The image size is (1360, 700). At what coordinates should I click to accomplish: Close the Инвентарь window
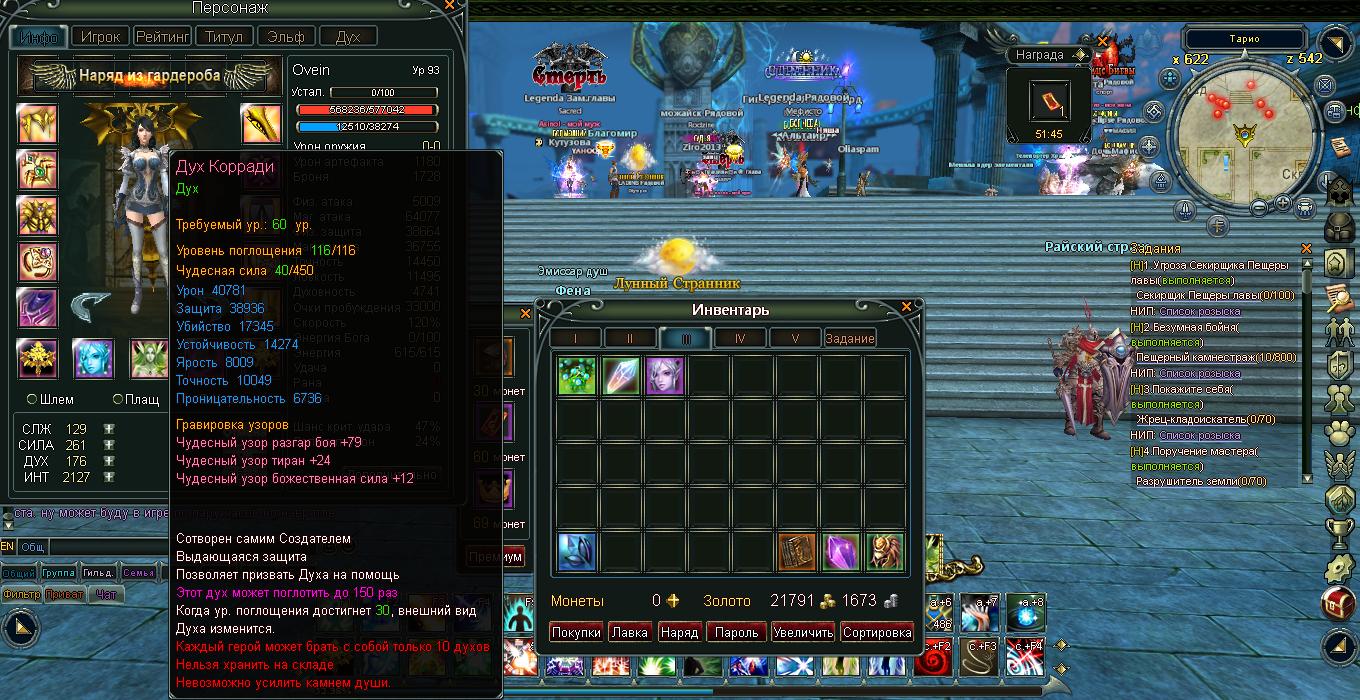[906, 307]
